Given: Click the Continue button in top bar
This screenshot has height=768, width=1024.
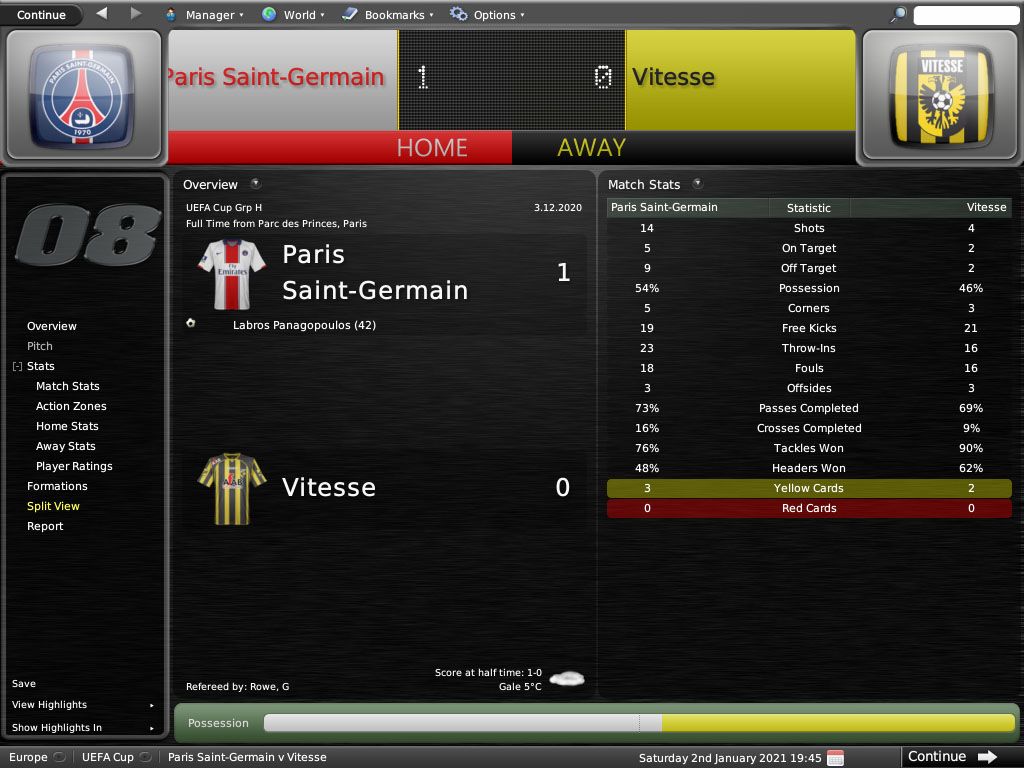Looking at the screenshot, I should pos(41,15).
